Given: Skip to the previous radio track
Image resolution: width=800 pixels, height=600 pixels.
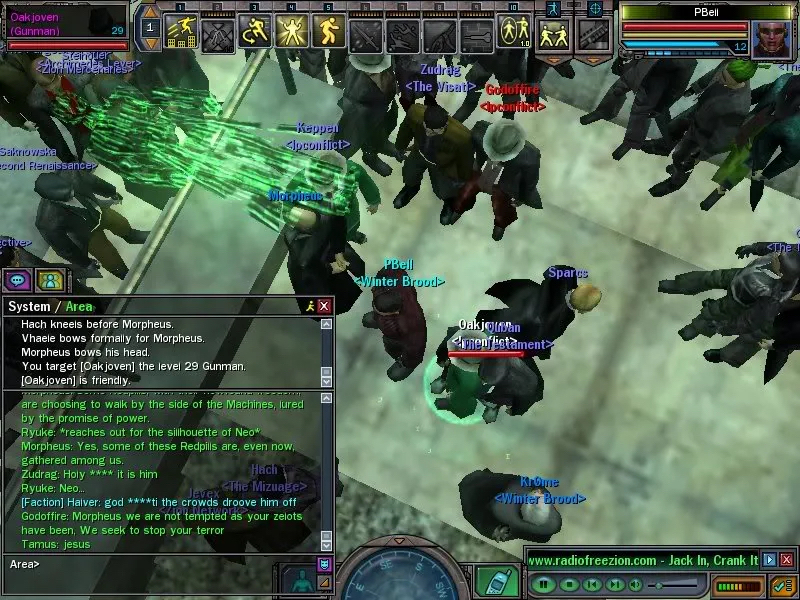Looking at the screenshot, I should click(592, 583).
